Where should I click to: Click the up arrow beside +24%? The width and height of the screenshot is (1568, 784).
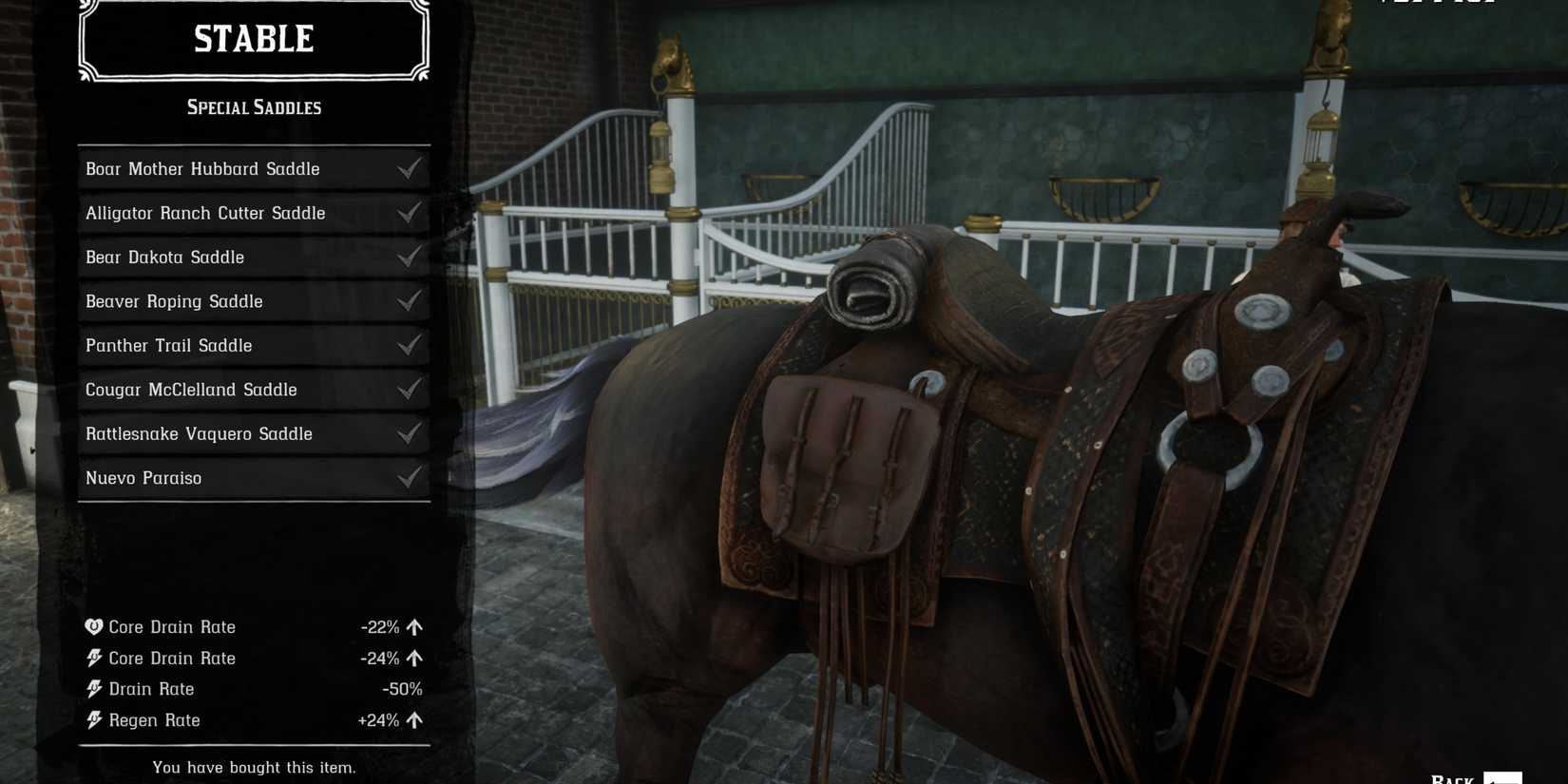coord(414,720)
